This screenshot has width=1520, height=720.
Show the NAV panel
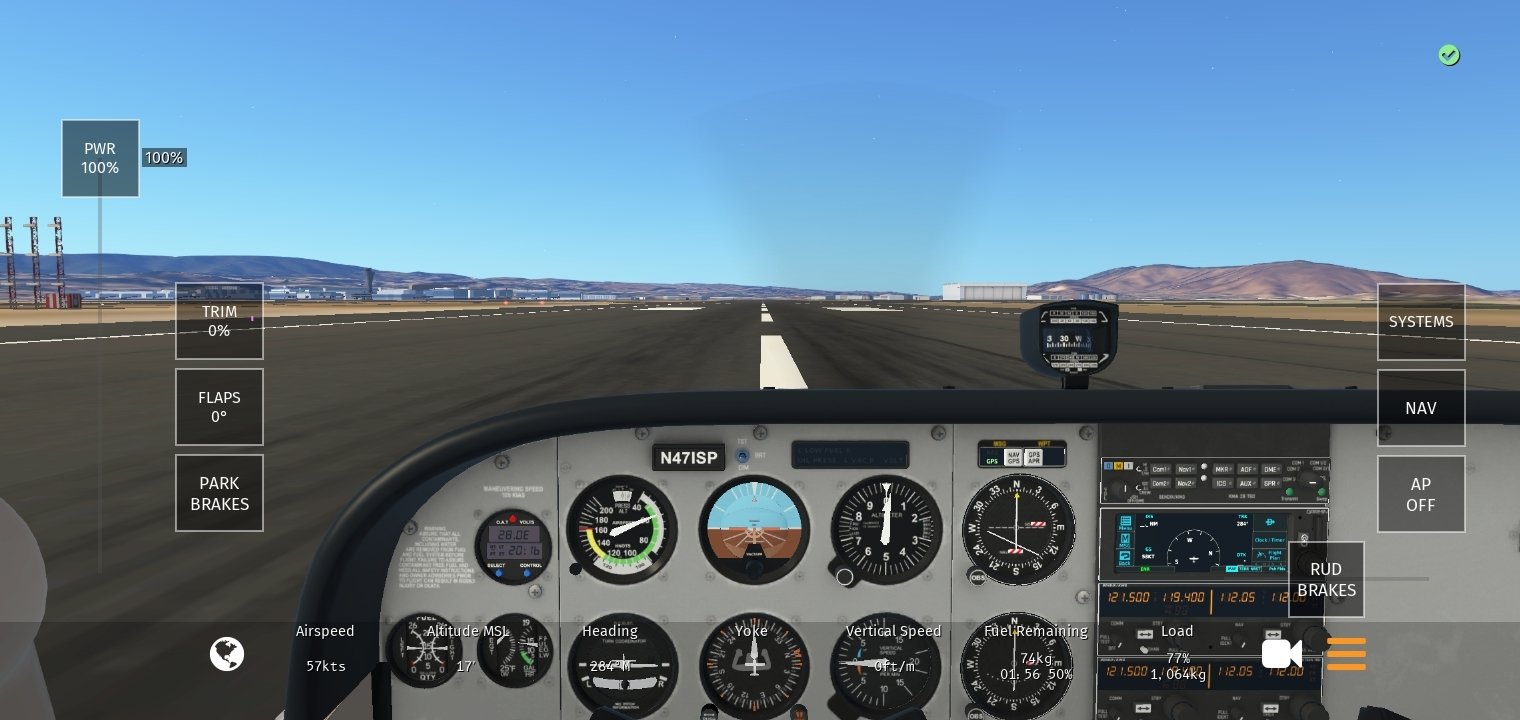pyautogui.click(x=1421, y=408)
